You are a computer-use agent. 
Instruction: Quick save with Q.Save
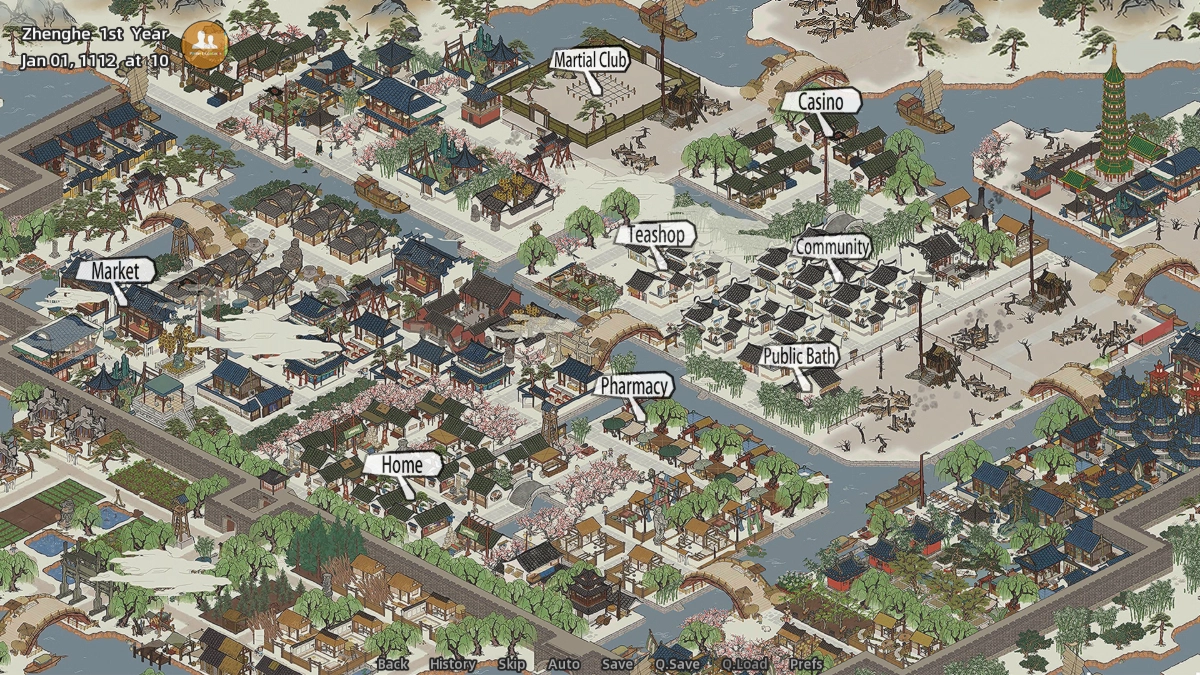tap(677, 664)
